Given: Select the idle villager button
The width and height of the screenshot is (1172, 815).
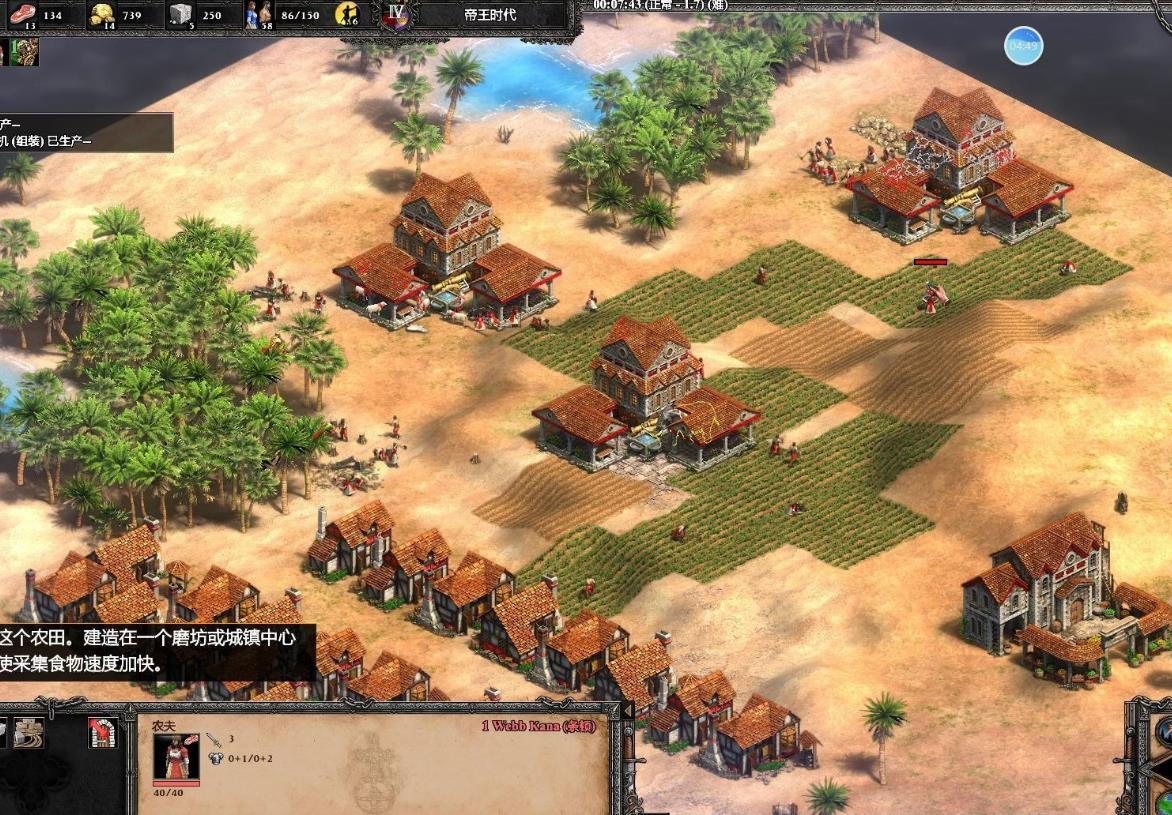Looking at the screenshot, I should coord(348,14).
